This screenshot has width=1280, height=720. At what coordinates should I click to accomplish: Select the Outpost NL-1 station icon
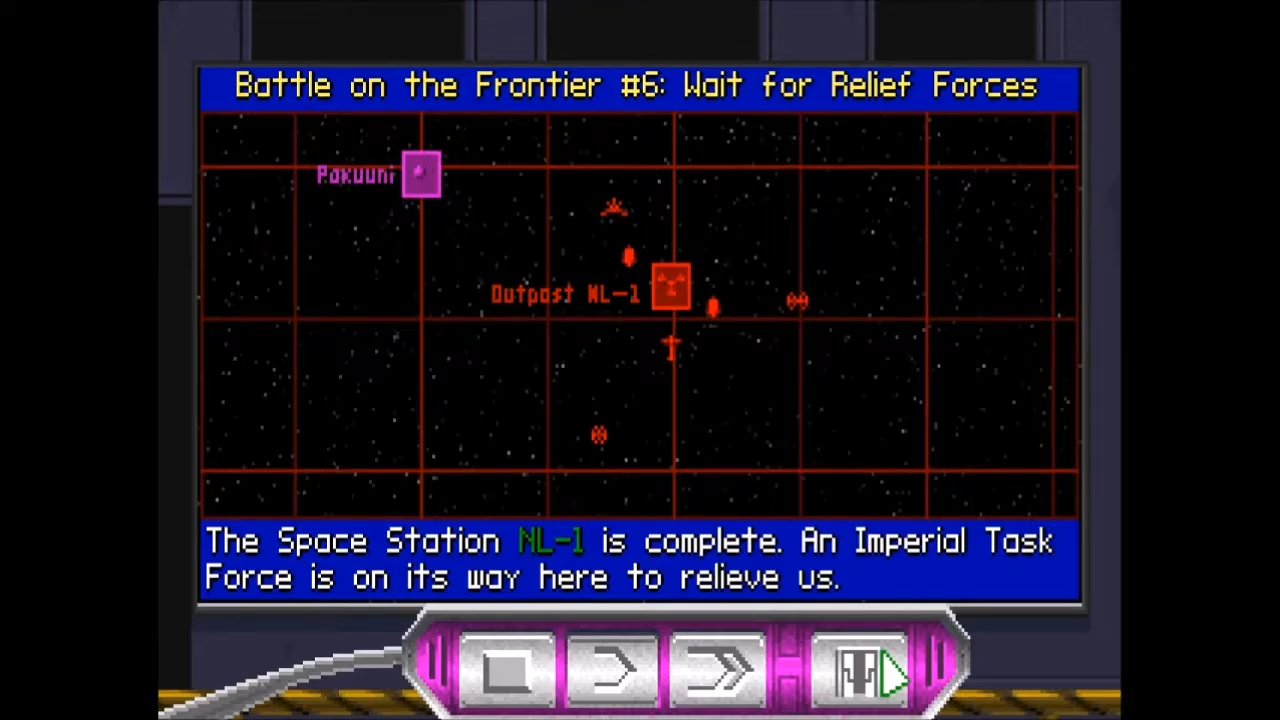click(670, 287)
